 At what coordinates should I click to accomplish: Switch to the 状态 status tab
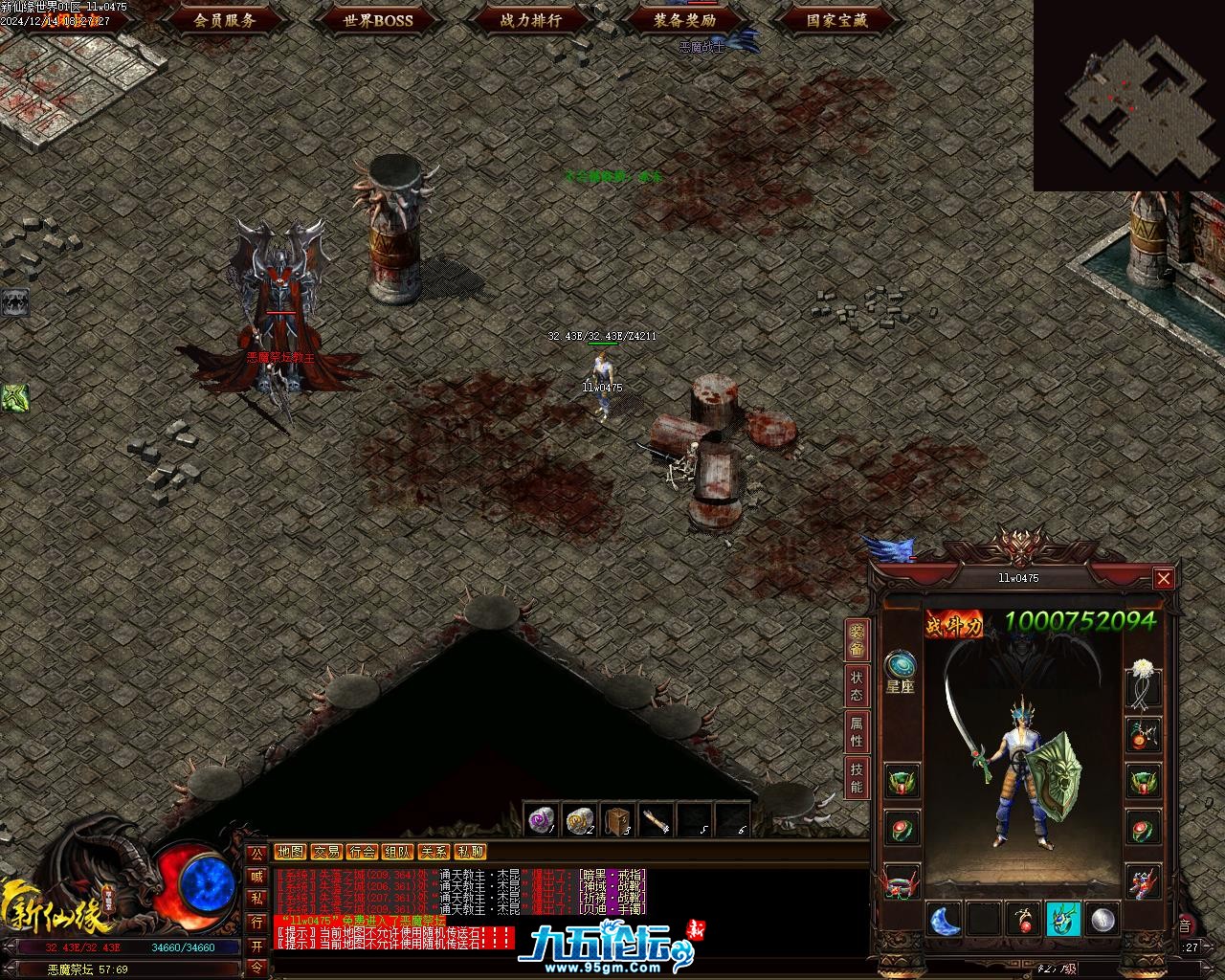tap(857, 685)
